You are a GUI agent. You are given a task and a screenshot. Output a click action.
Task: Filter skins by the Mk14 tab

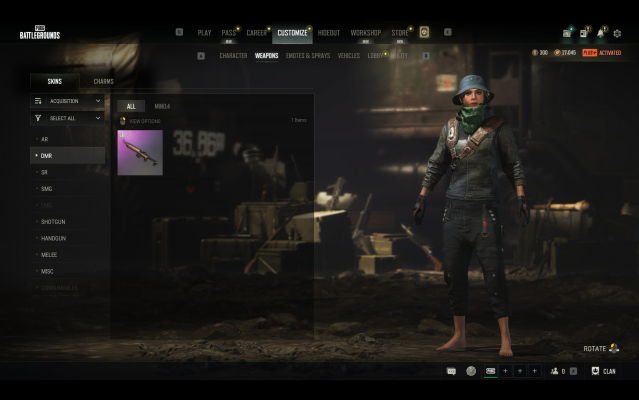click(162, 106)
